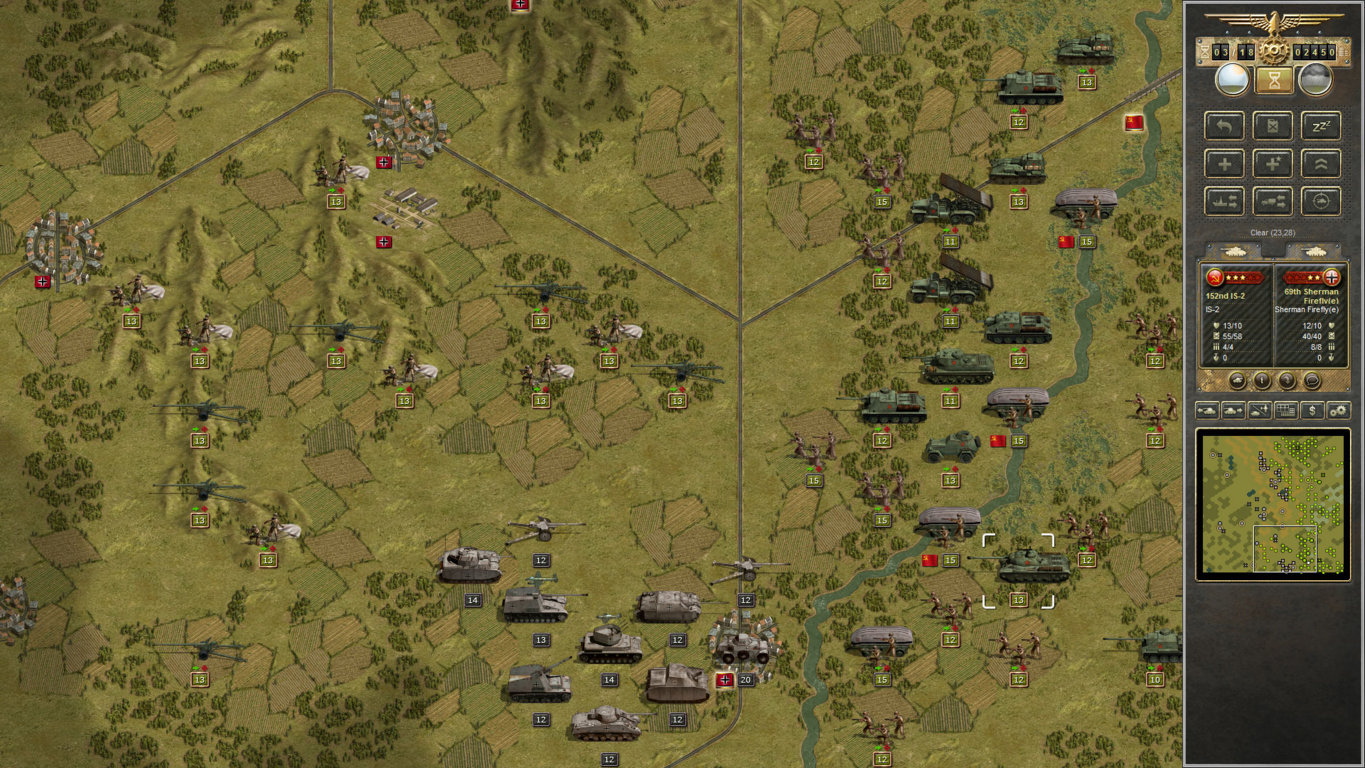Reinforce the selected unit
1365x768 pixels.
coord(1224,164)
